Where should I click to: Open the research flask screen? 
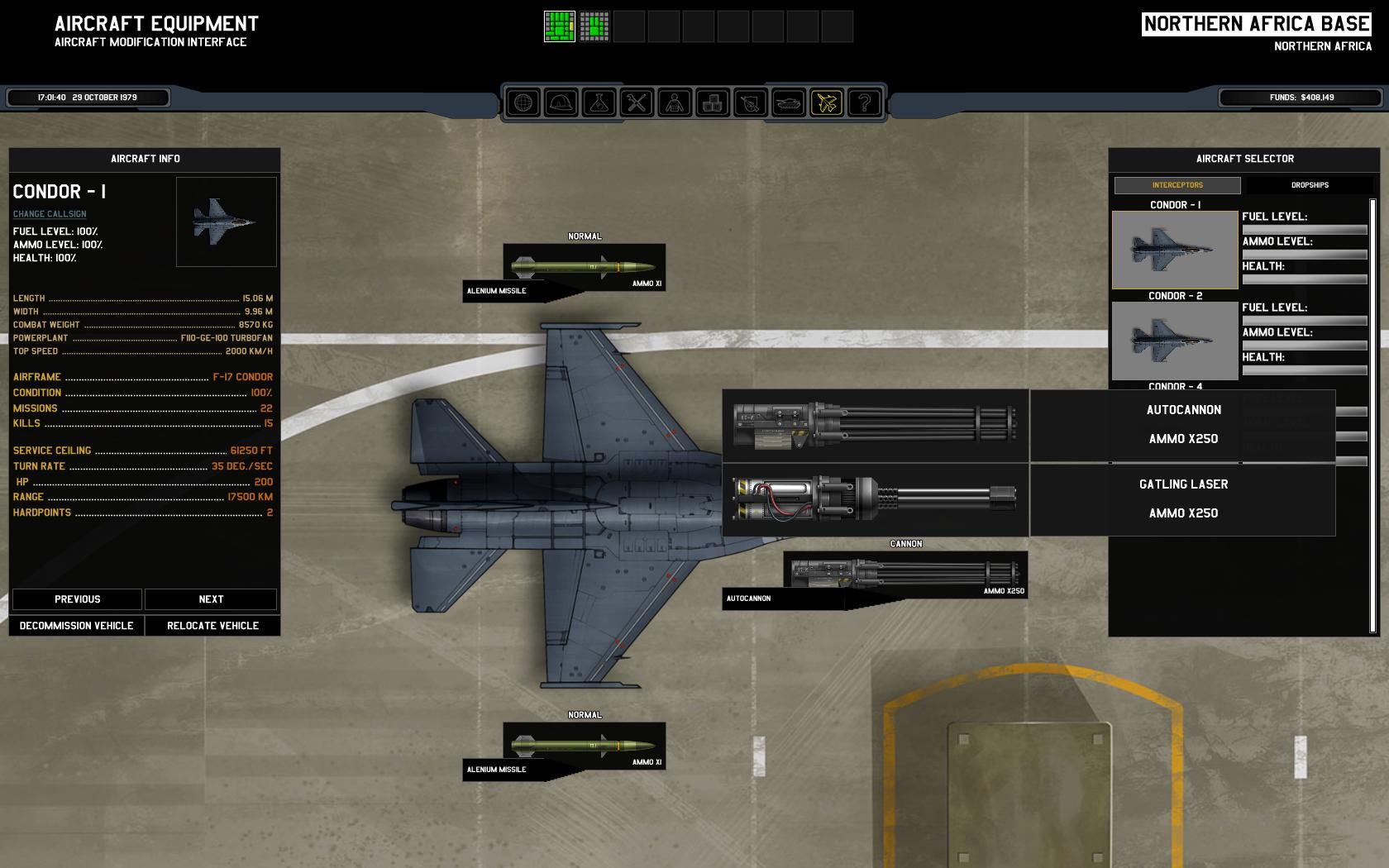(599, 103)
